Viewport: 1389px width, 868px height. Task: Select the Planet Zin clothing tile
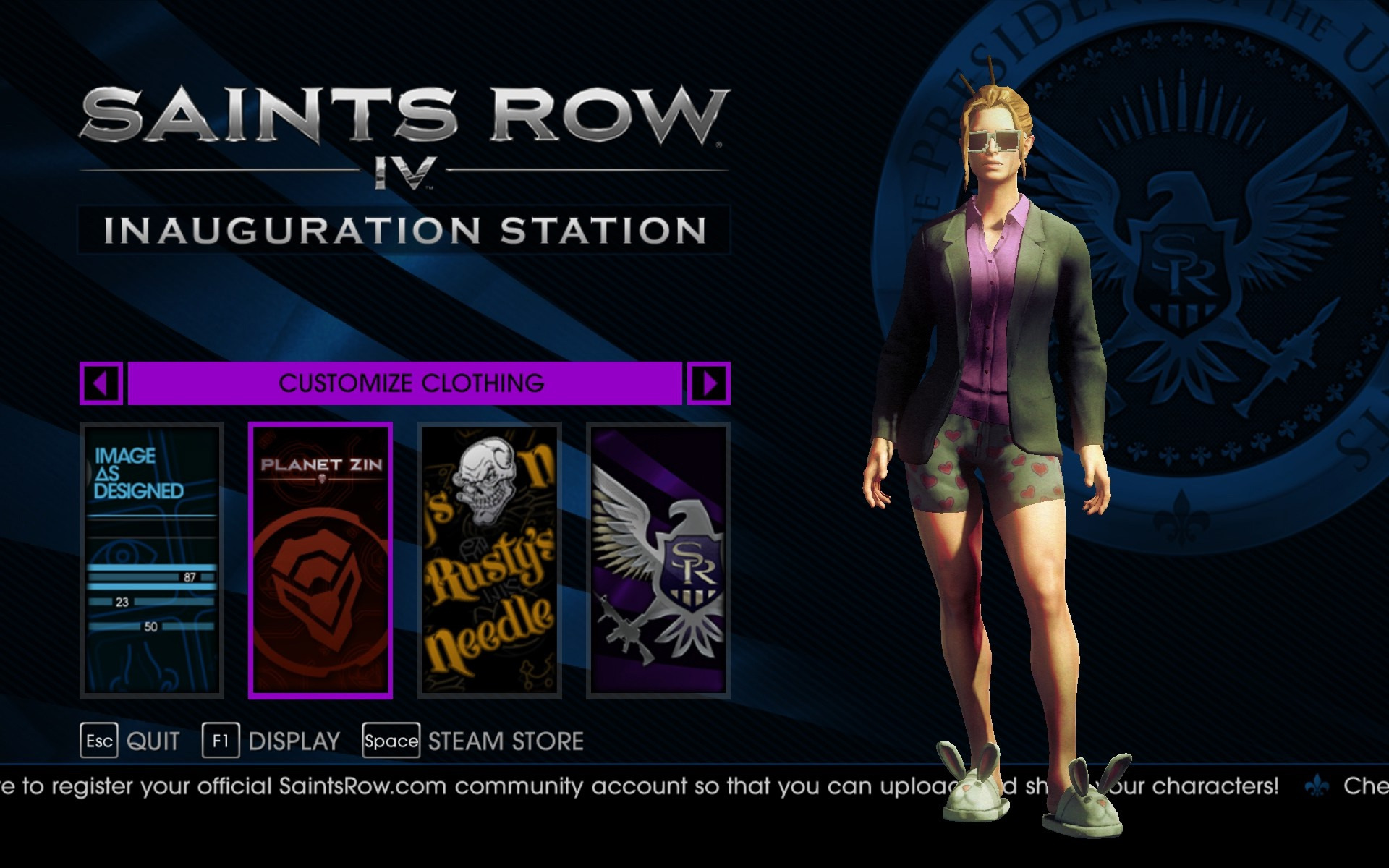click(x=320, y=561)
